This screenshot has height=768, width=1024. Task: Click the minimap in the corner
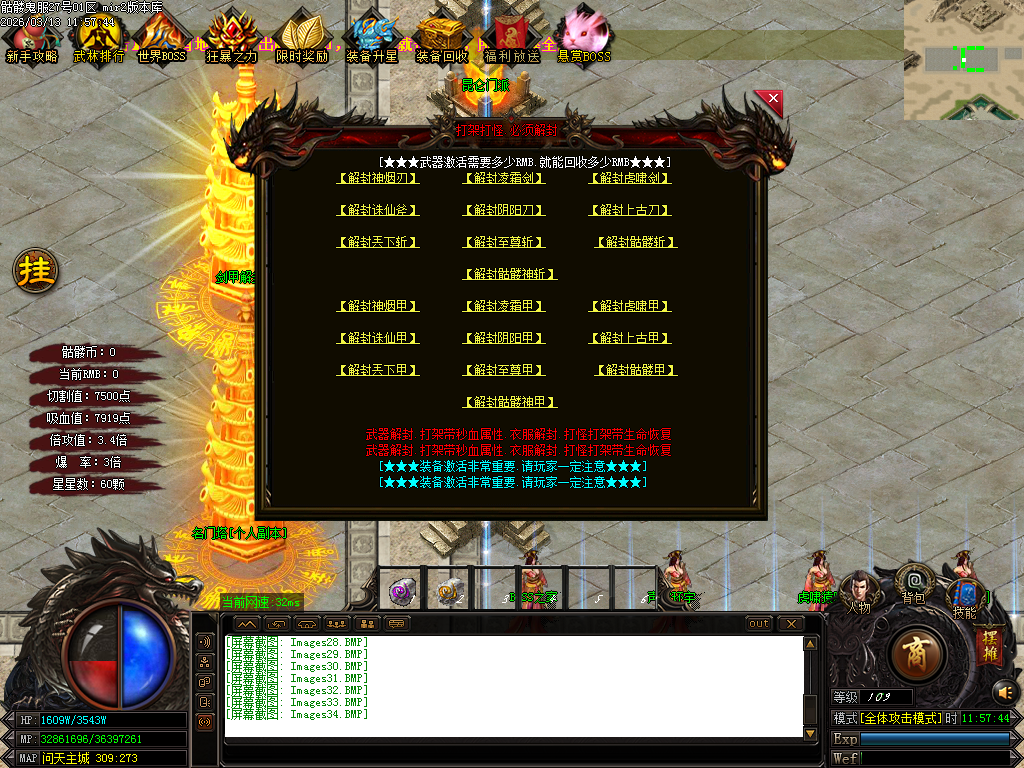click(963, 59)
